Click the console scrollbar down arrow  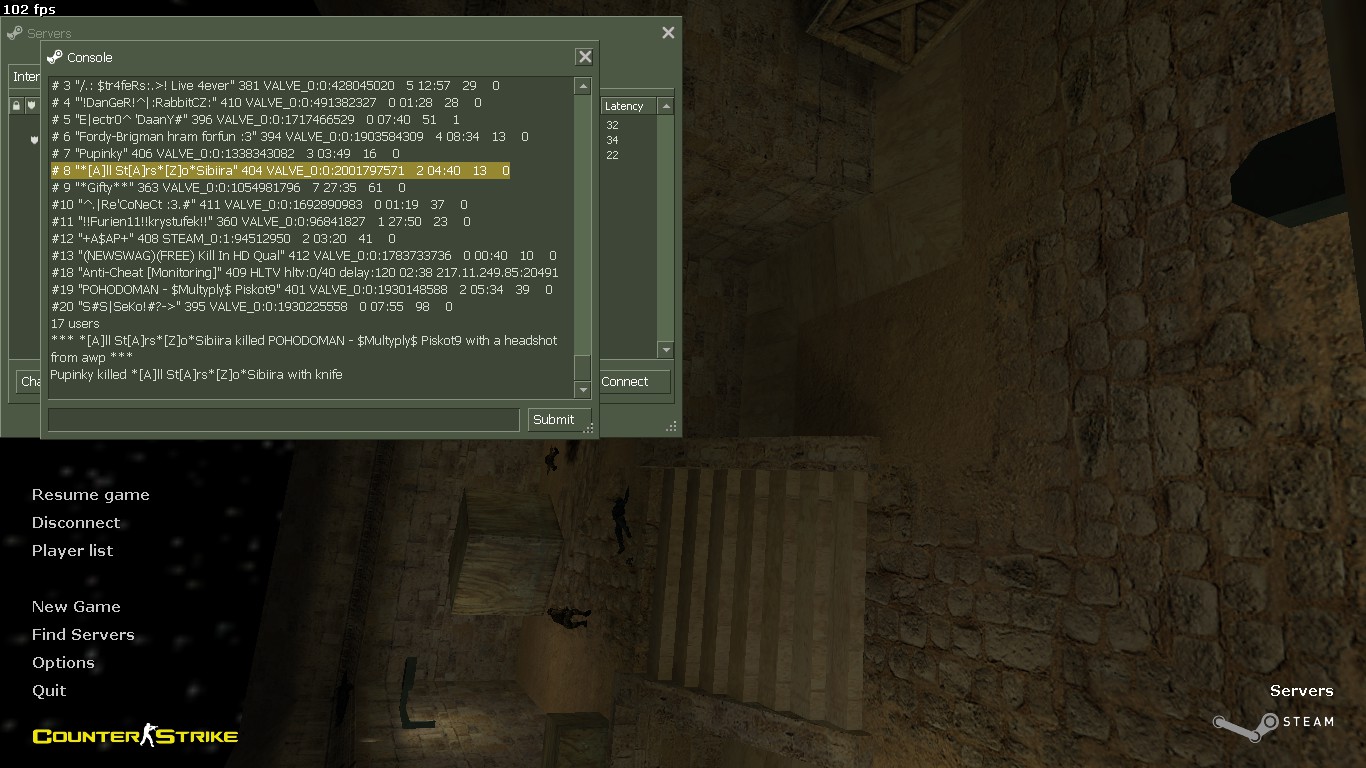(583, 389)
